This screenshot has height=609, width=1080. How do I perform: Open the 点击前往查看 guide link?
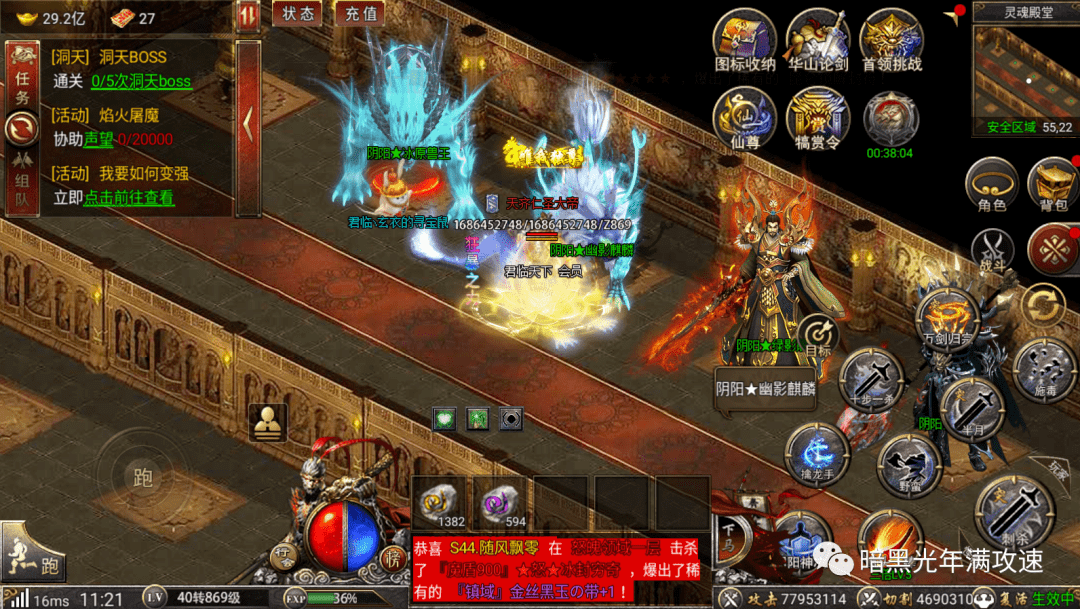point(128,198)
